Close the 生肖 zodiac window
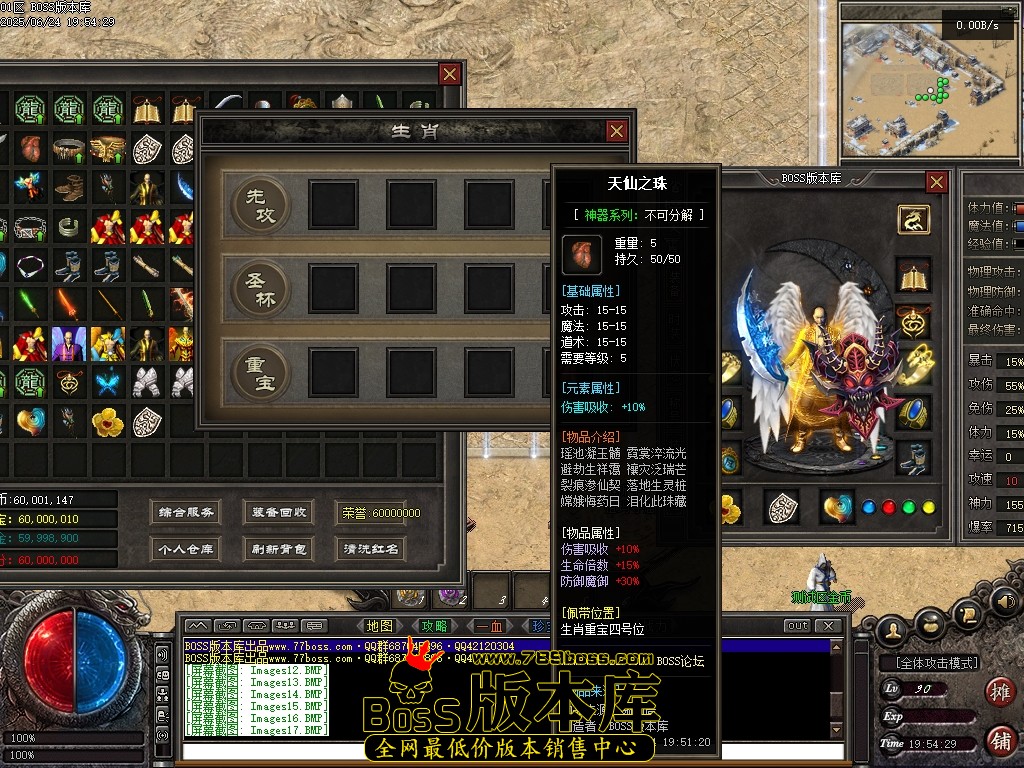1024x768 pixels. 617,131
